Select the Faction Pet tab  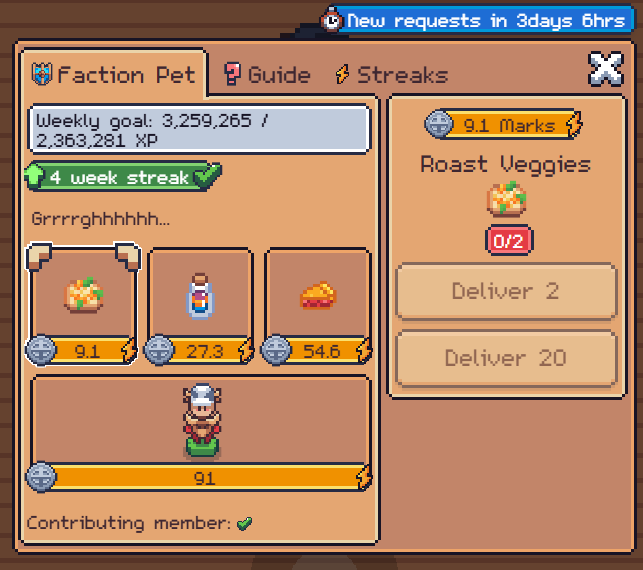tap(114, 75)
